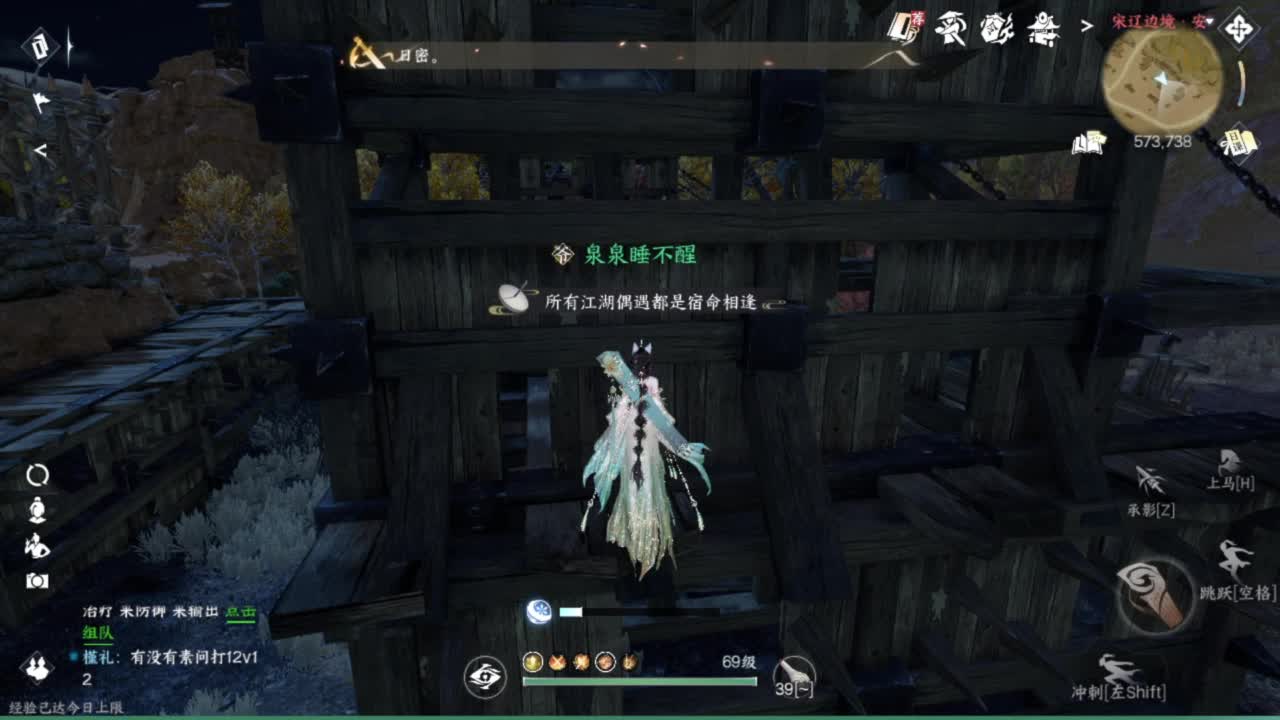Open the 日课 daily tasks panel
1280x720 pixels.
[1238, 143]
